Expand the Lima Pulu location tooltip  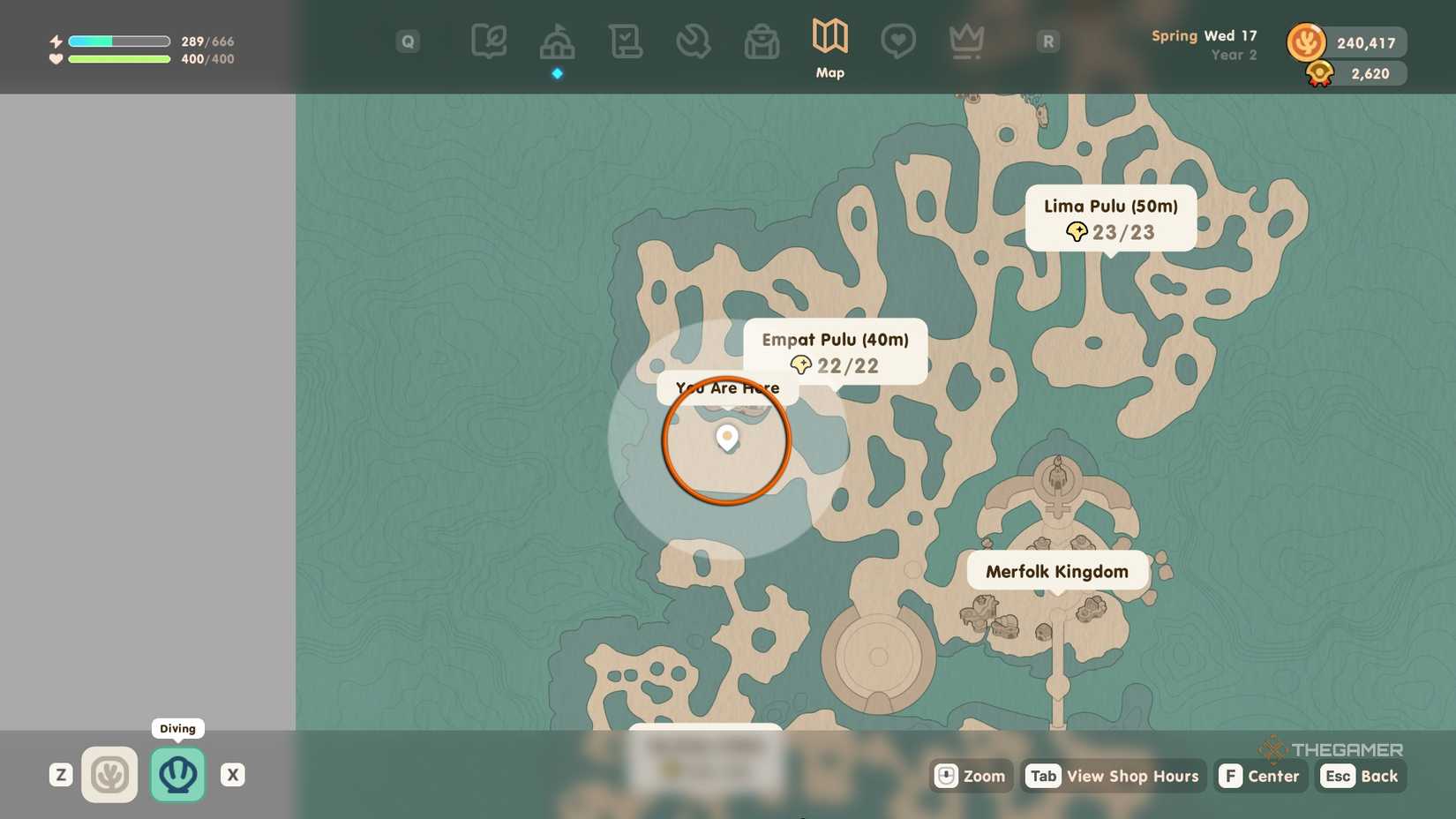[1110, 218]
